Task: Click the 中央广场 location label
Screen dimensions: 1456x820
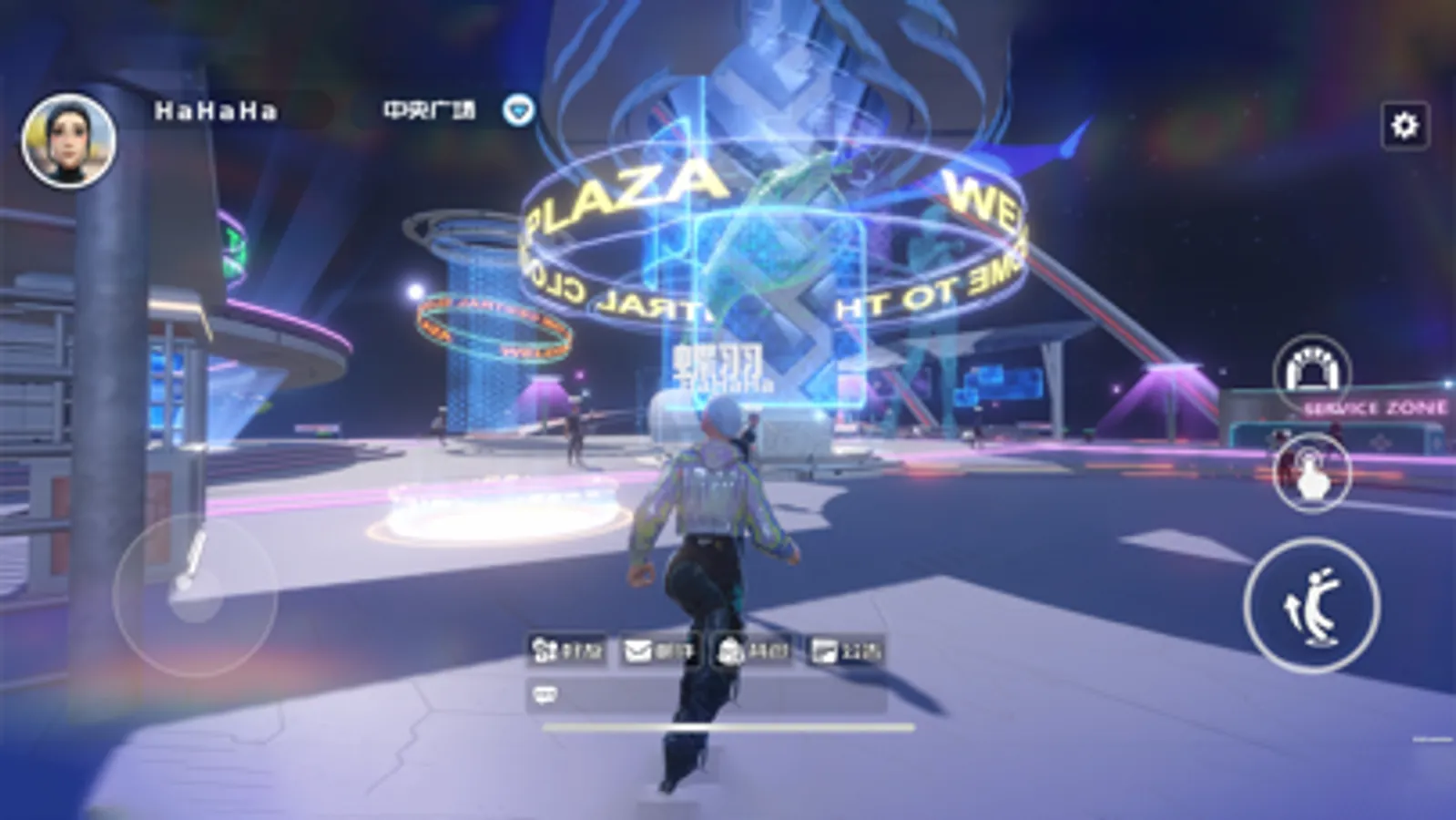Action: (x=428, y=109)
